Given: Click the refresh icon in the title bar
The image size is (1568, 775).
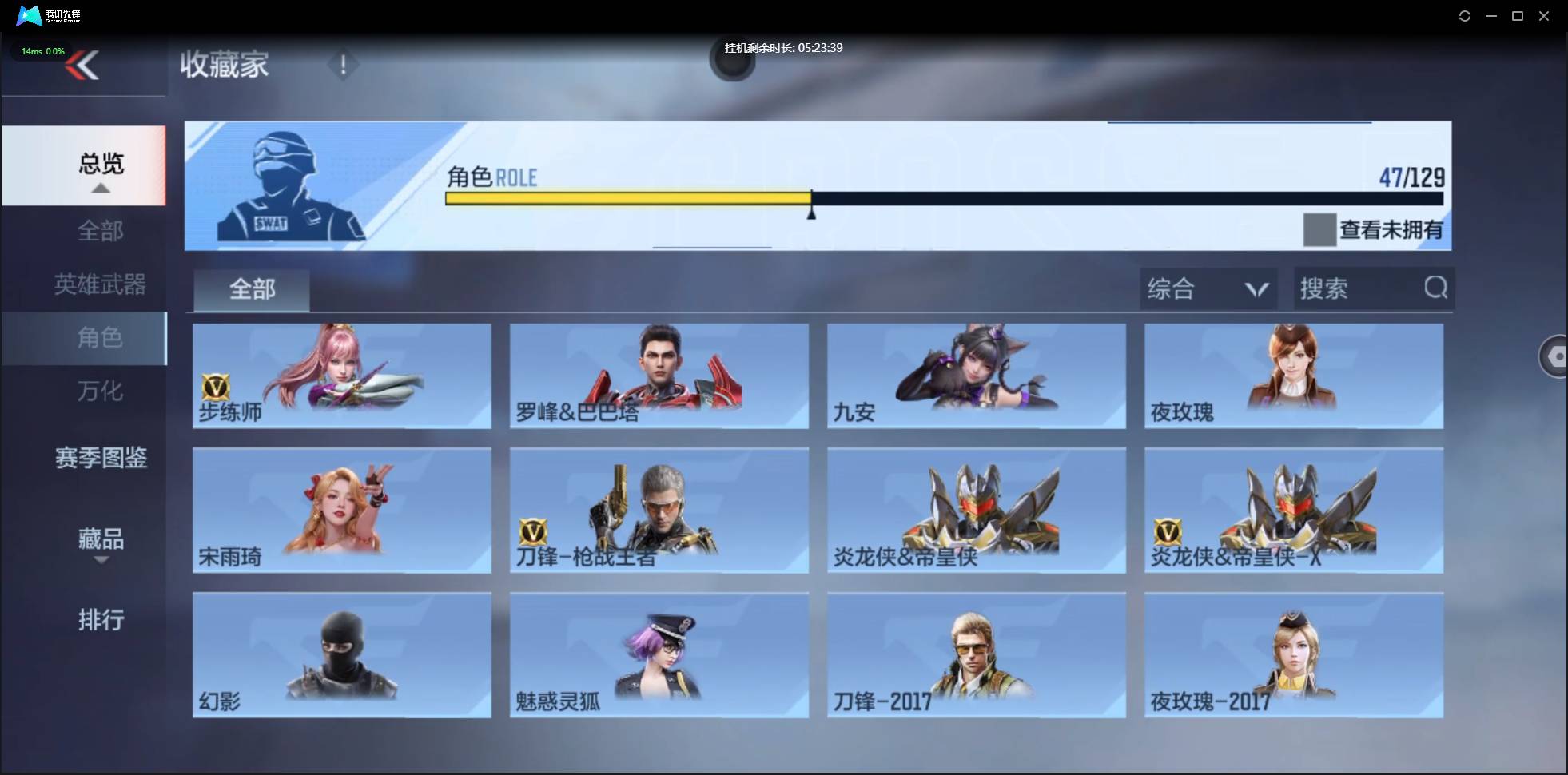Looking at the screenshot, I should [1466, 15].
